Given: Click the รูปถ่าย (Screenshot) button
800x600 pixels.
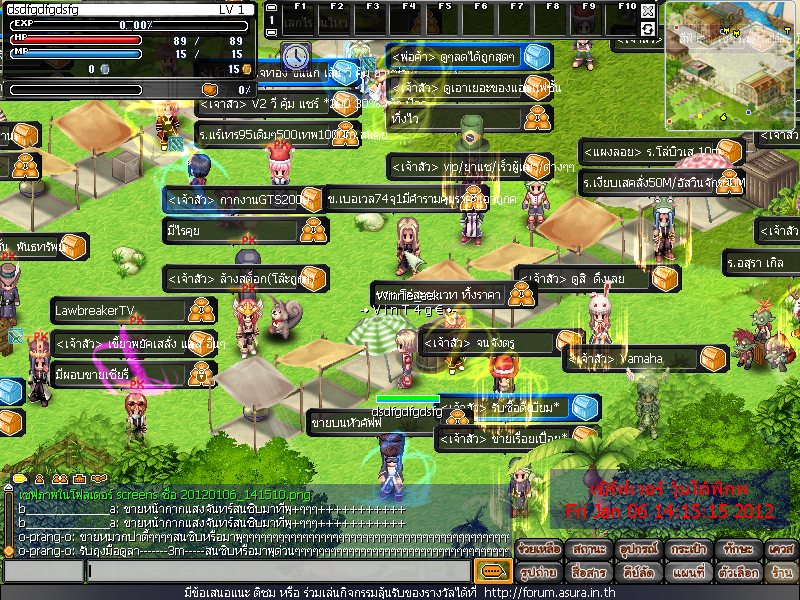Looking at the screenshot, I should point(538,572).
